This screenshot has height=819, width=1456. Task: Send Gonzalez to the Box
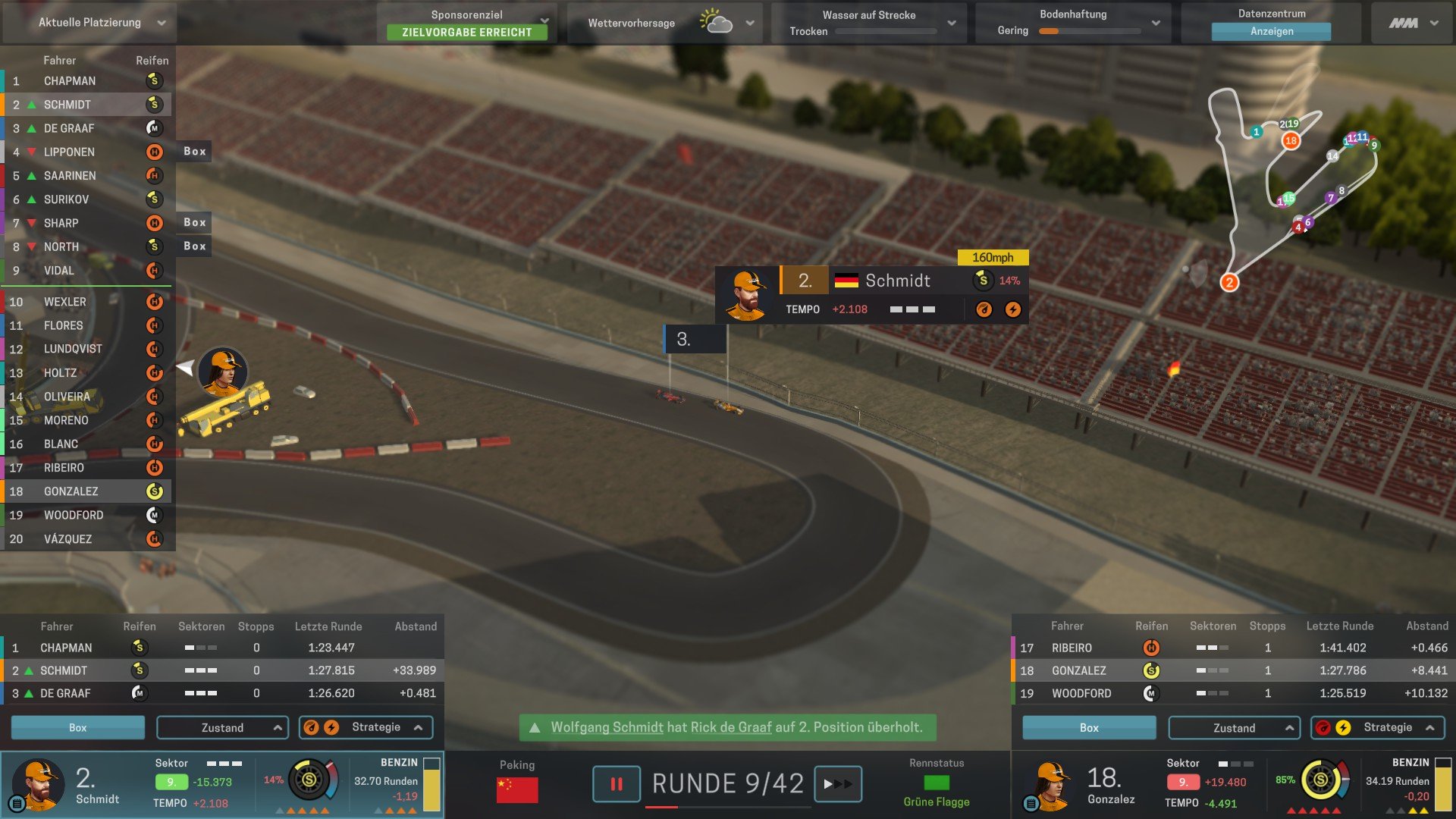pyautogui.click(x=1089, y=727)
